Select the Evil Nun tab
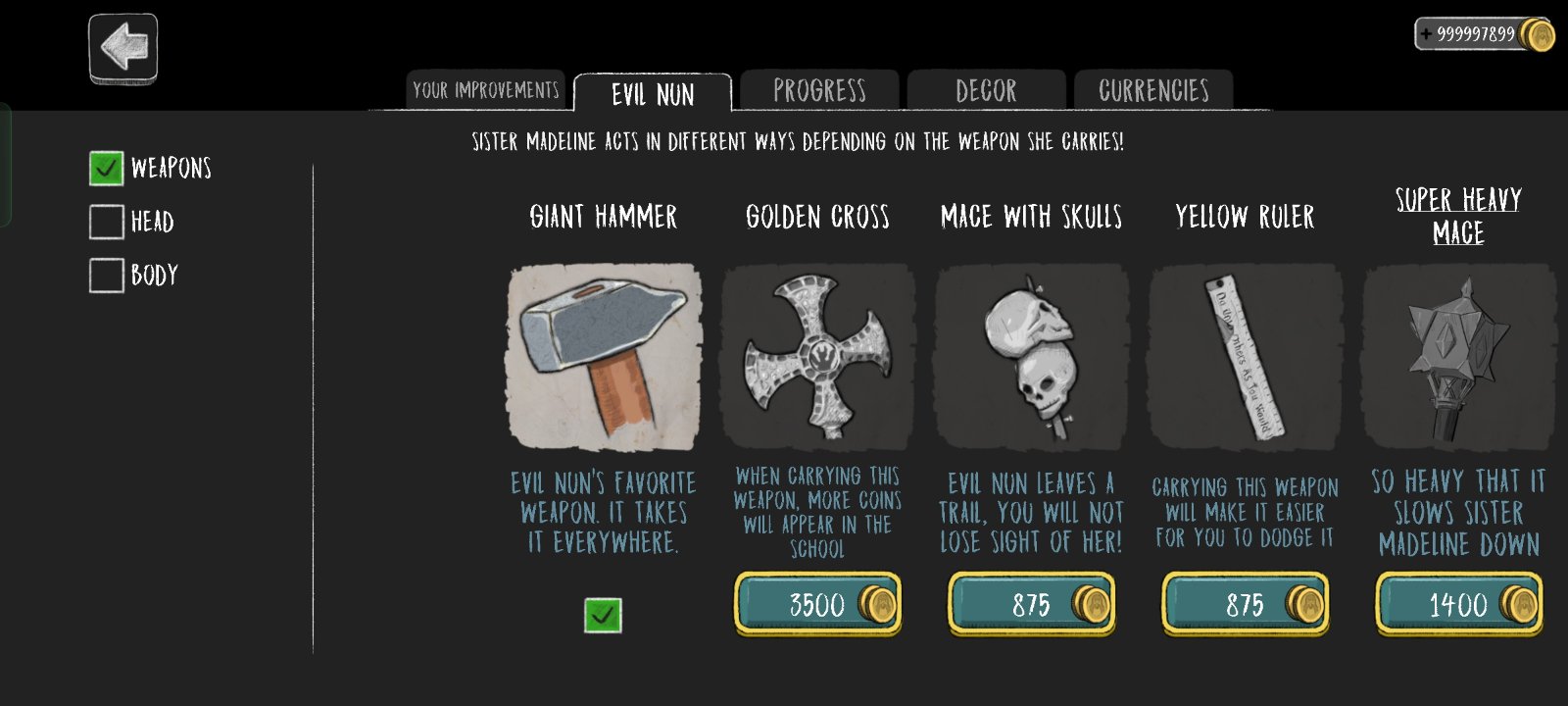The image size is (1568, 706). 653,94
